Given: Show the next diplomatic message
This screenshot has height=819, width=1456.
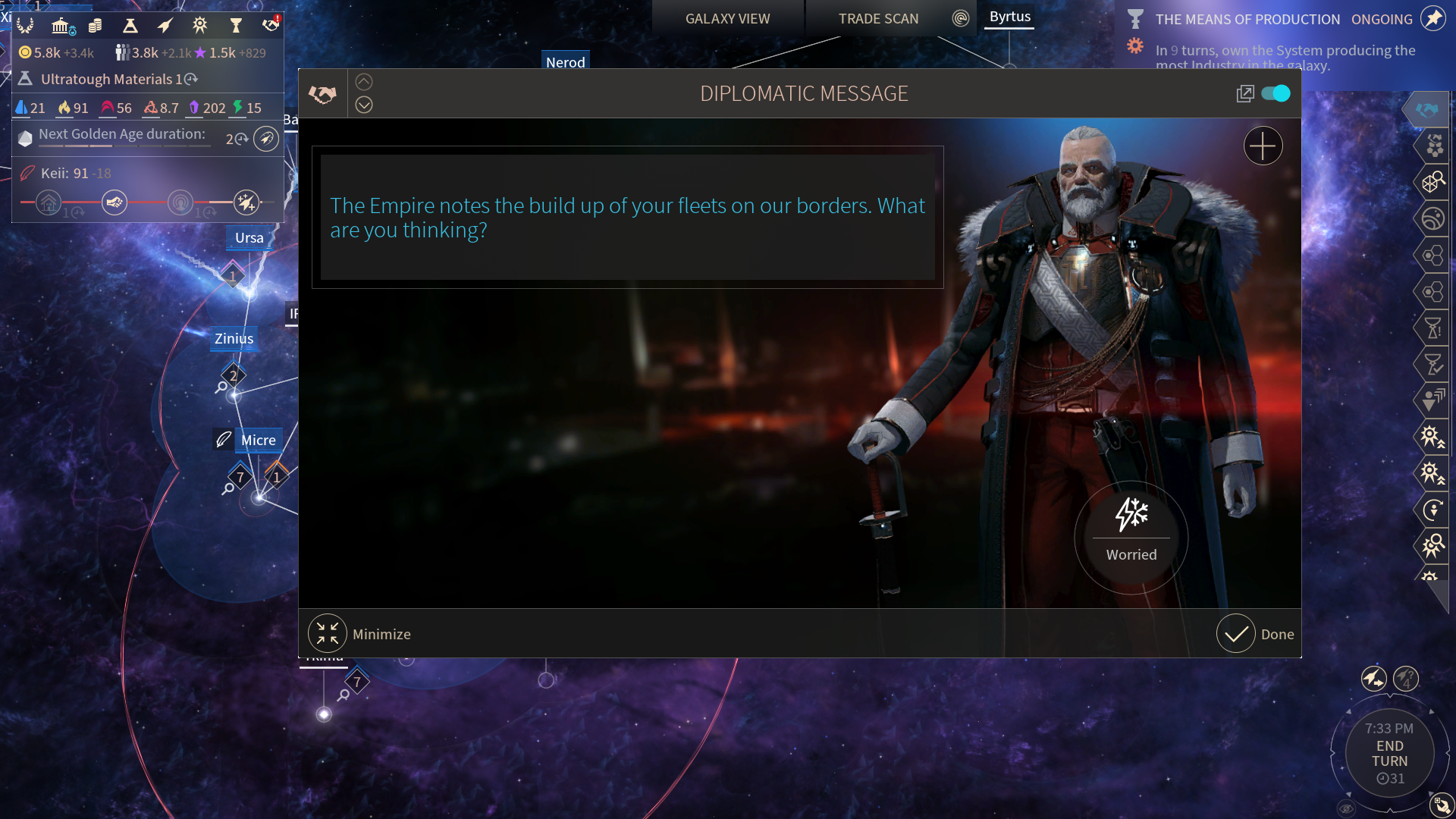Looking at the screenshot, I should pyautogui.click(x=364, y=105).
